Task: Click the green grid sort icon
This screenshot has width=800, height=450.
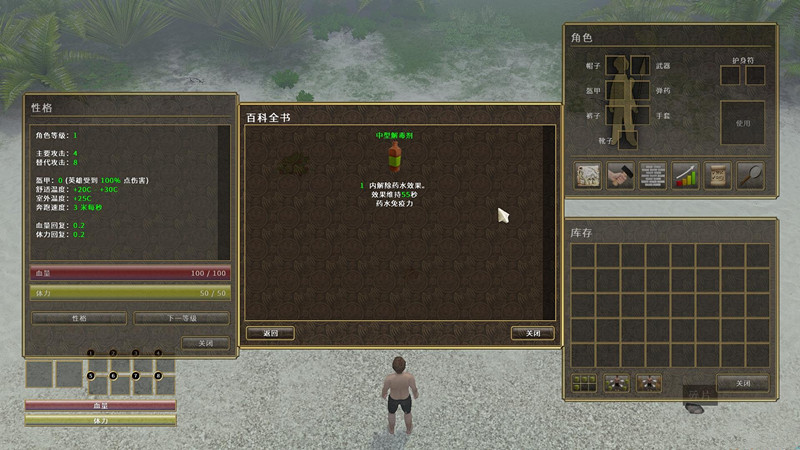Action: [584, 383]
